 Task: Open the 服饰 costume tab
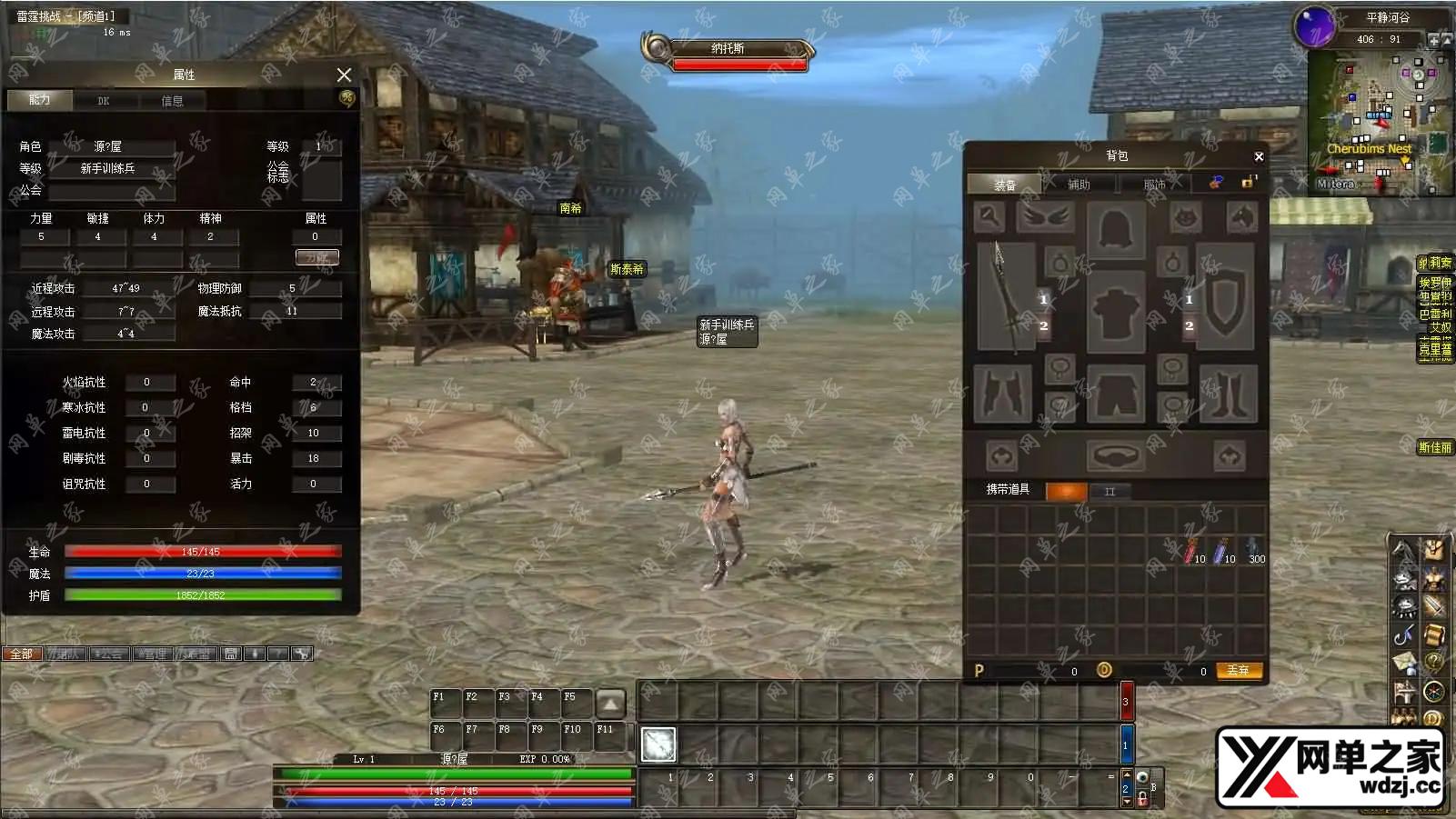coord(1154,185)
